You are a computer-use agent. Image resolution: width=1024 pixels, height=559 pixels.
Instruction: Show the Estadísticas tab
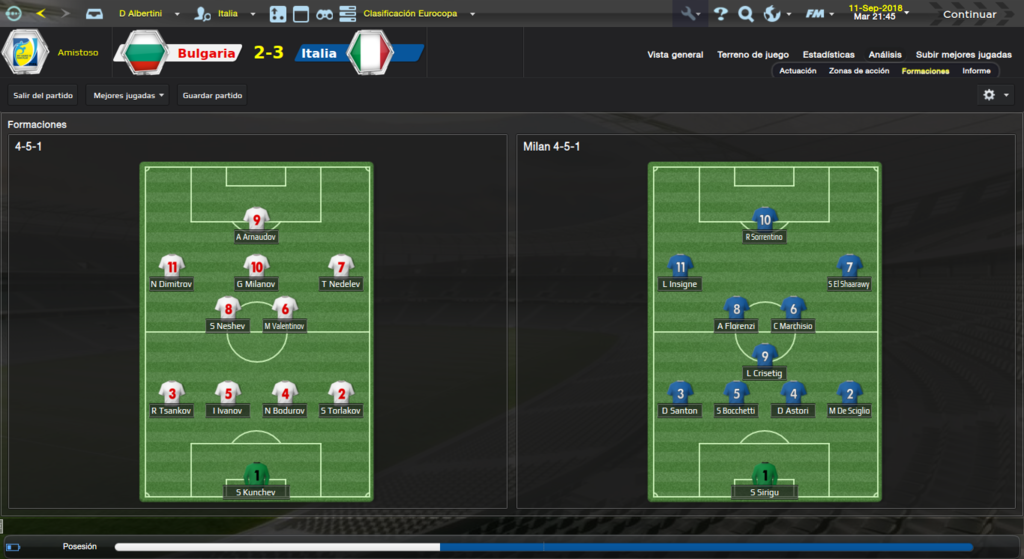[828, 55]
